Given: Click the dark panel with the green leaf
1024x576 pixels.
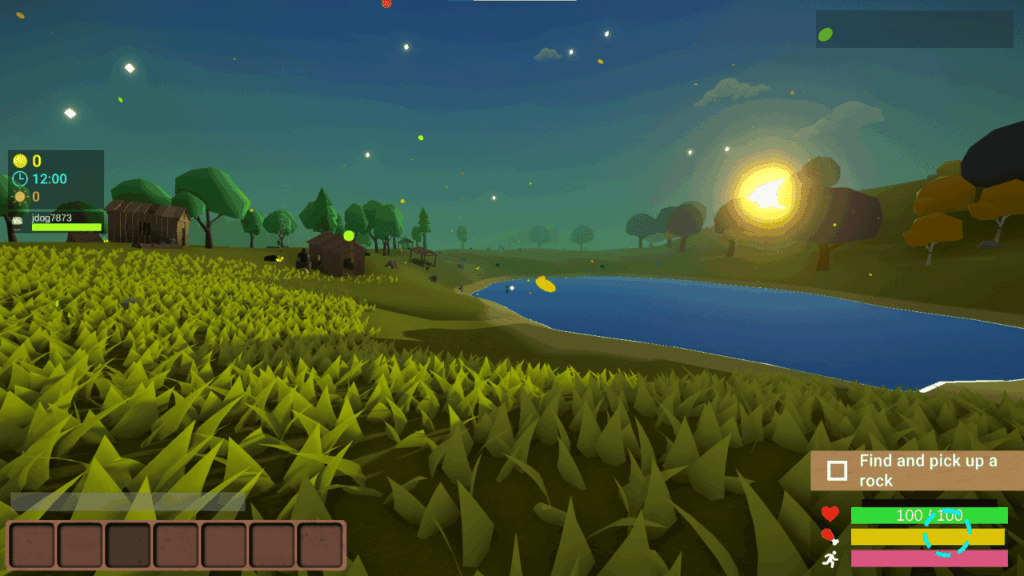Looking at the screenshot, I should click(914, 30).
